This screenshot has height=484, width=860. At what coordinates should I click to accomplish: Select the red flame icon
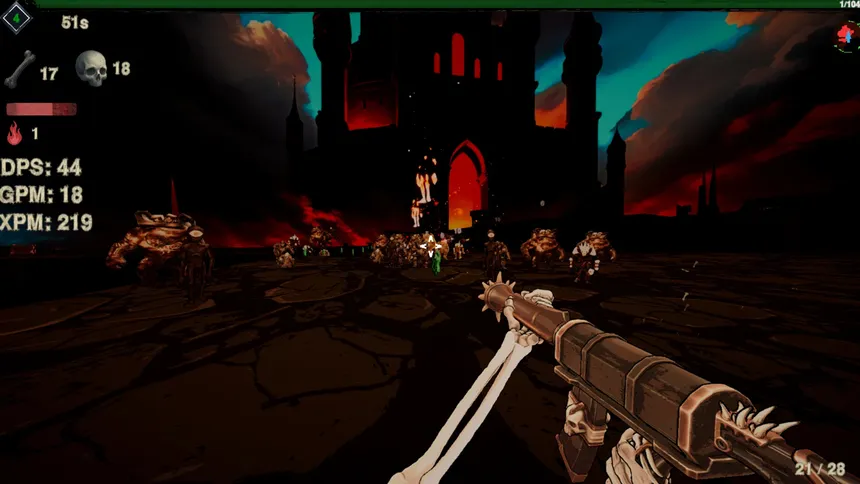(x=14, y=133)
